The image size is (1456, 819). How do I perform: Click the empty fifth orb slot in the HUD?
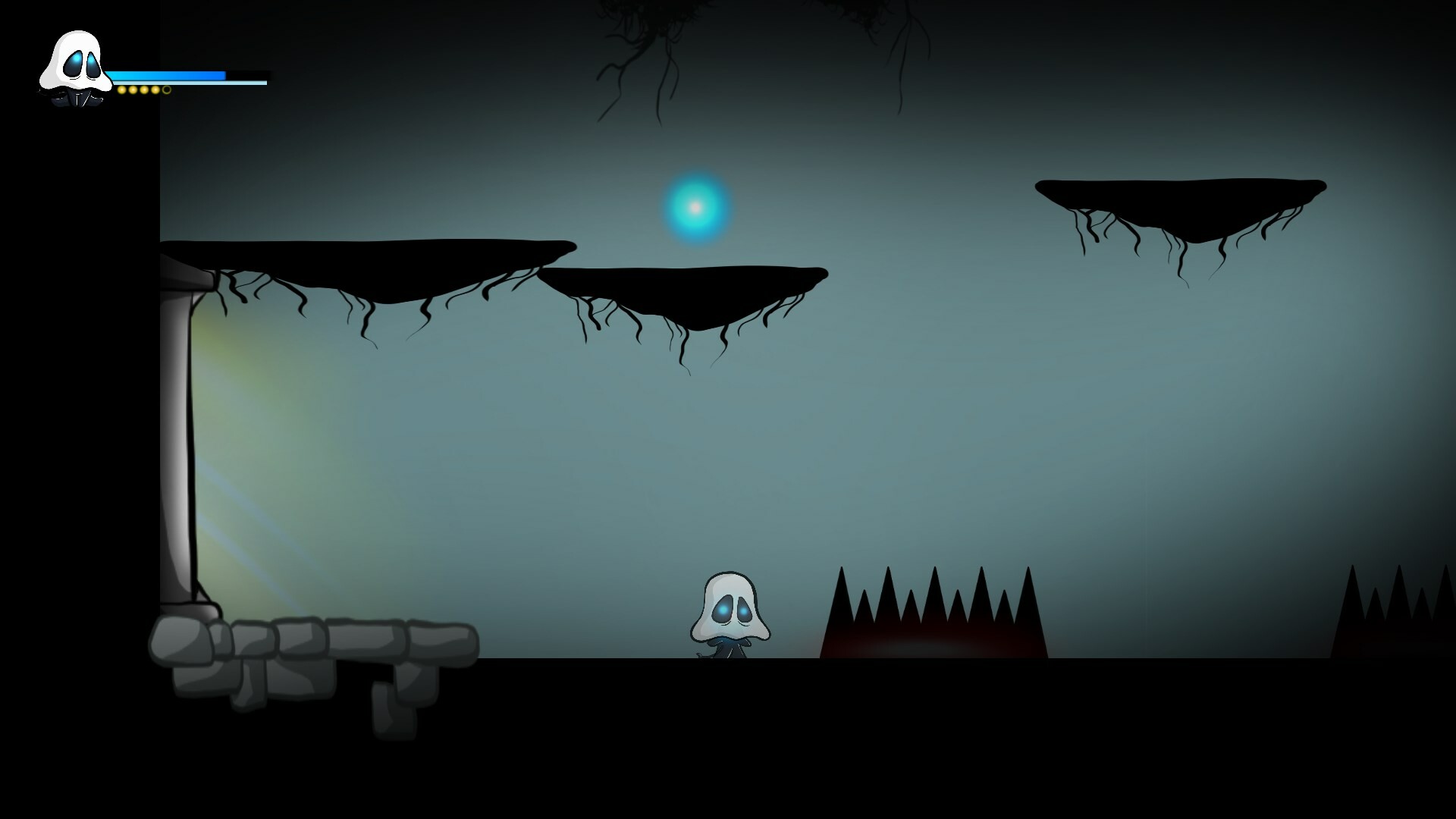click(x=166, y=89)
